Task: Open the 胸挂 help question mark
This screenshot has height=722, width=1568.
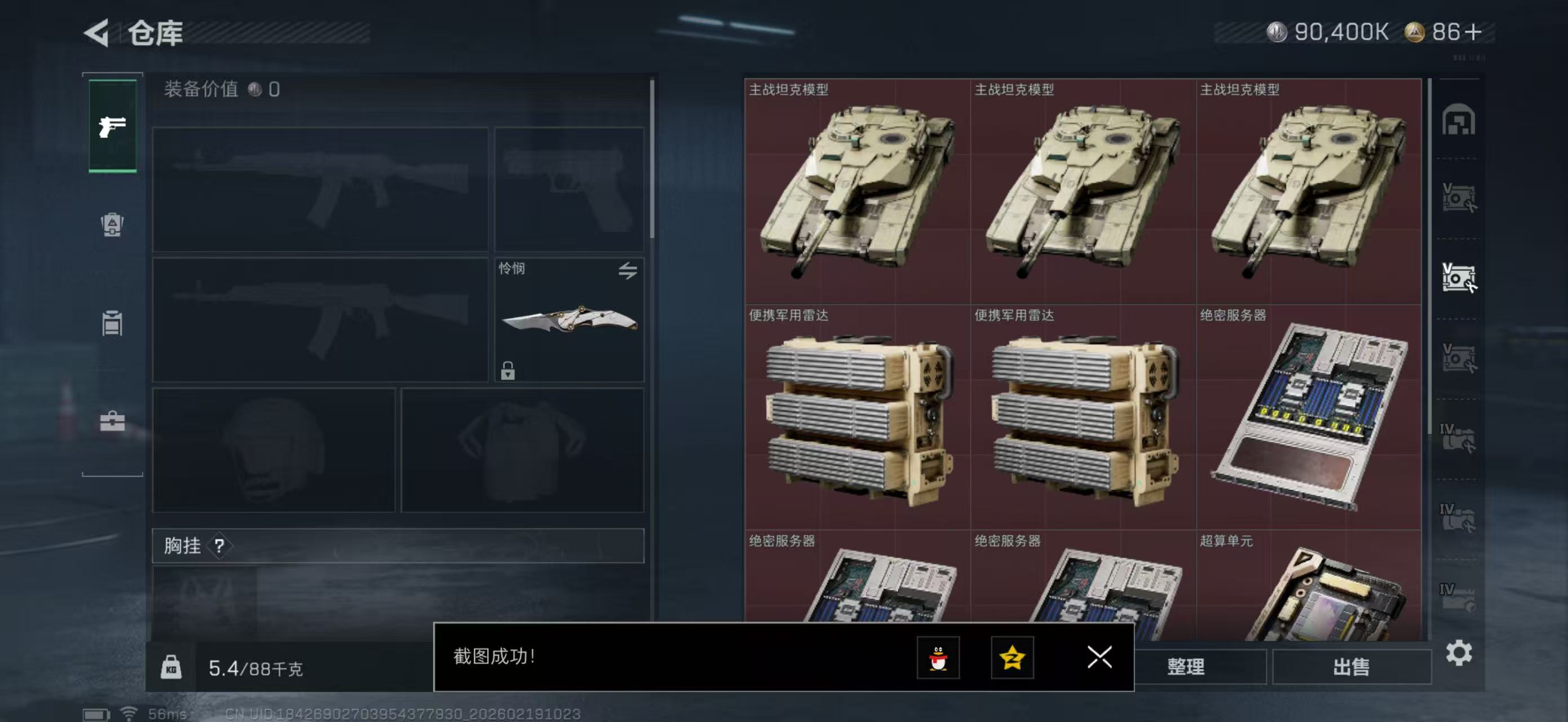Action: (x=220, y=546)
